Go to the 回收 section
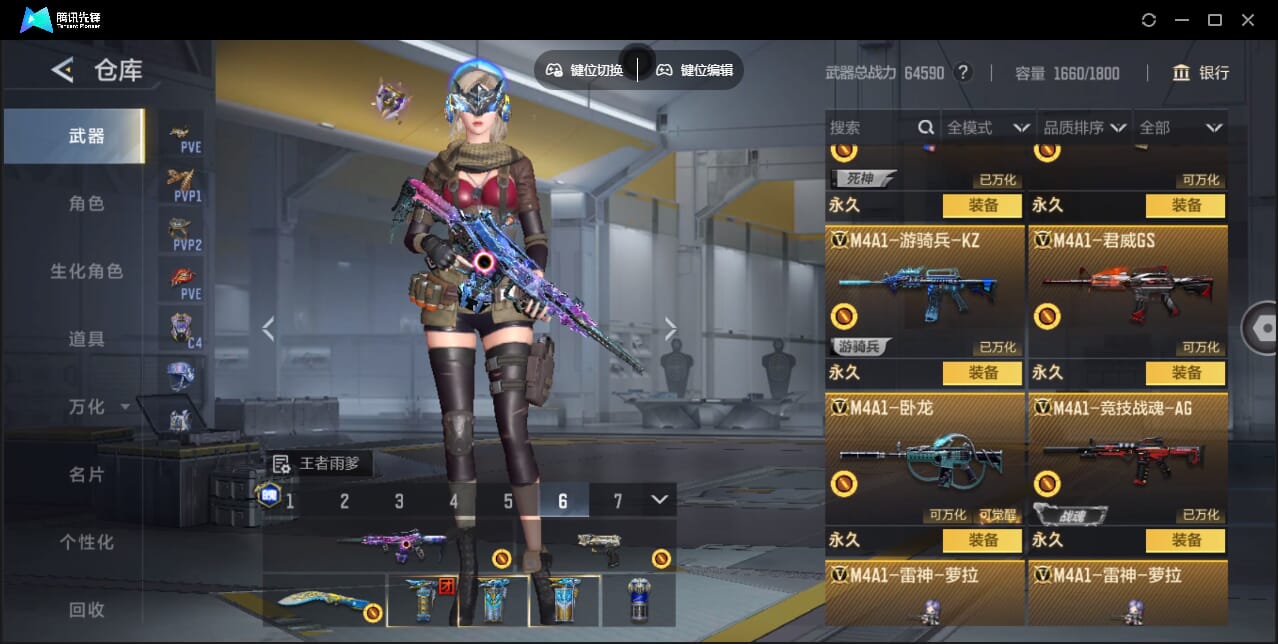The image size is (1278, 644). [x=86, y=610]
